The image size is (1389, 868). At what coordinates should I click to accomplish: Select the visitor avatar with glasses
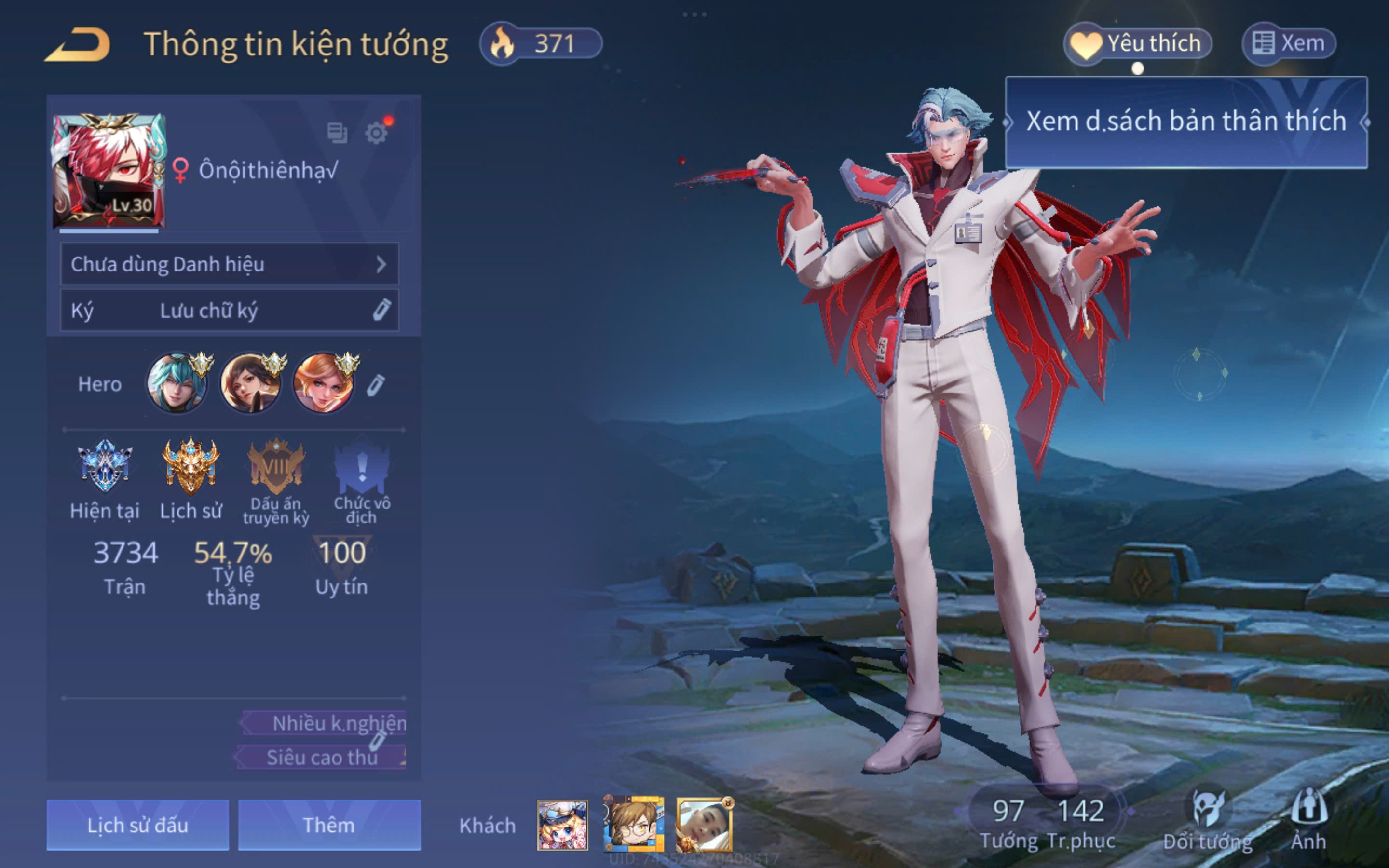click(x=634, y=824)
